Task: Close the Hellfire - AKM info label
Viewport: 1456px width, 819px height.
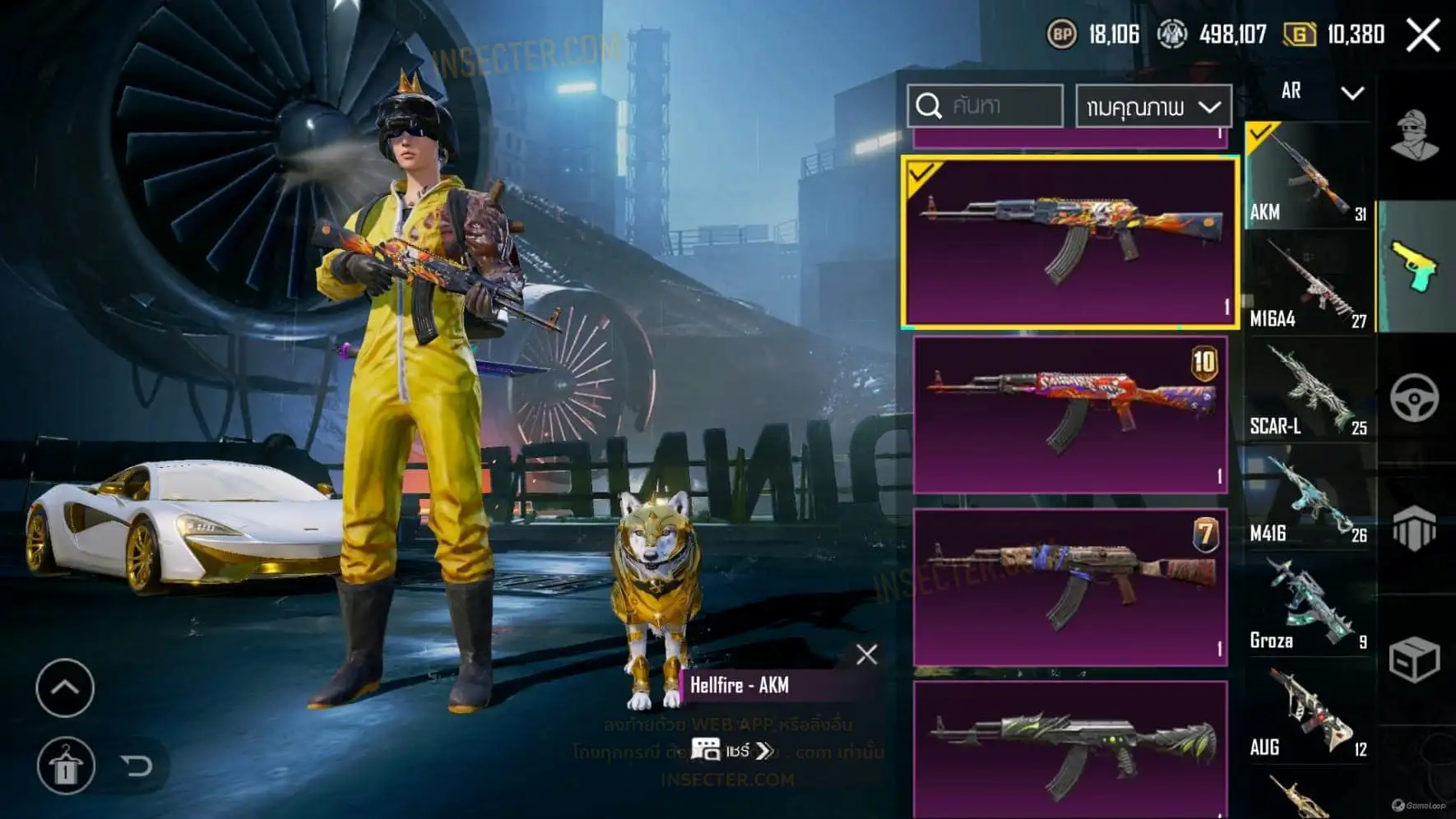Action: tap(866, 655)
